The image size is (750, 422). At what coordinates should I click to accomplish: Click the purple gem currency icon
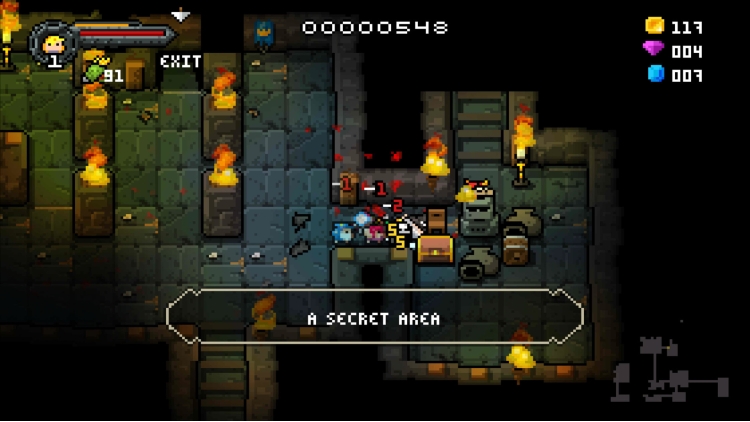[x=654, y=50]
